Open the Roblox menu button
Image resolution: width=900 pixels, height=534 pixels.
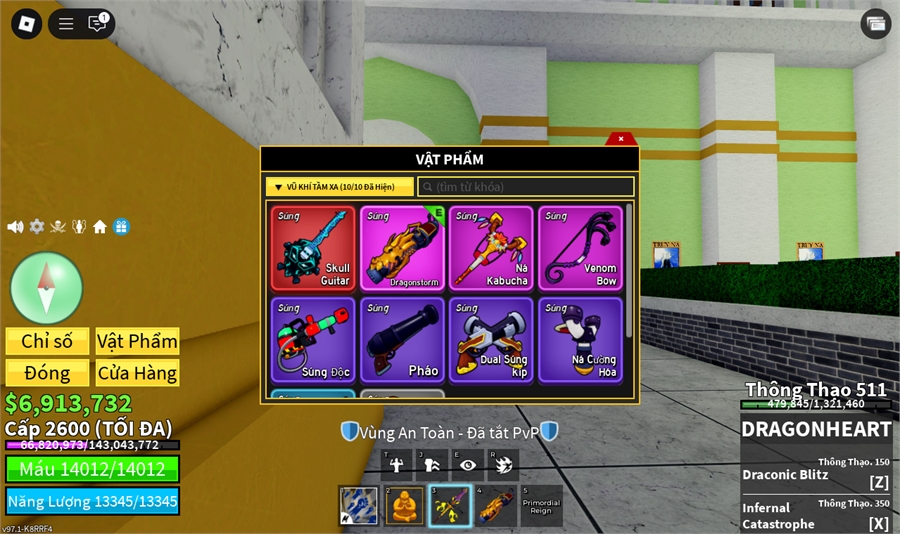coord(23,23)
